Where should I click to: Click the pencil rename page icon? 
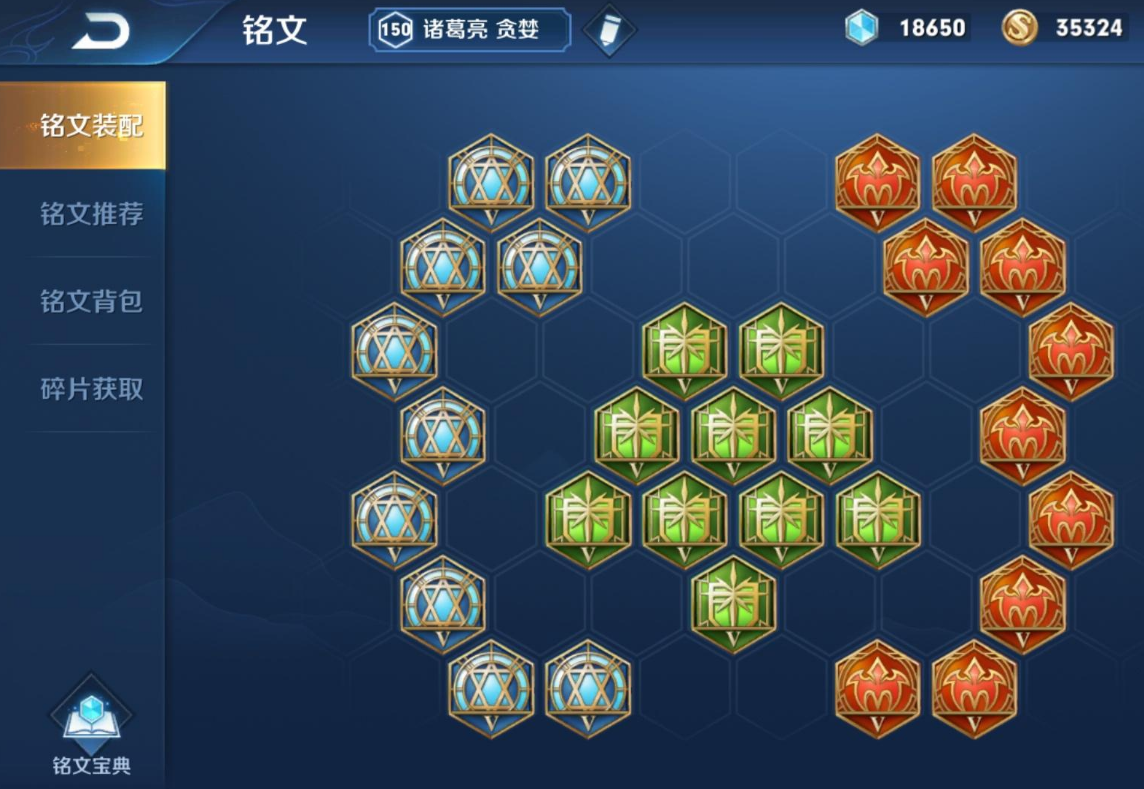[609, 31]
